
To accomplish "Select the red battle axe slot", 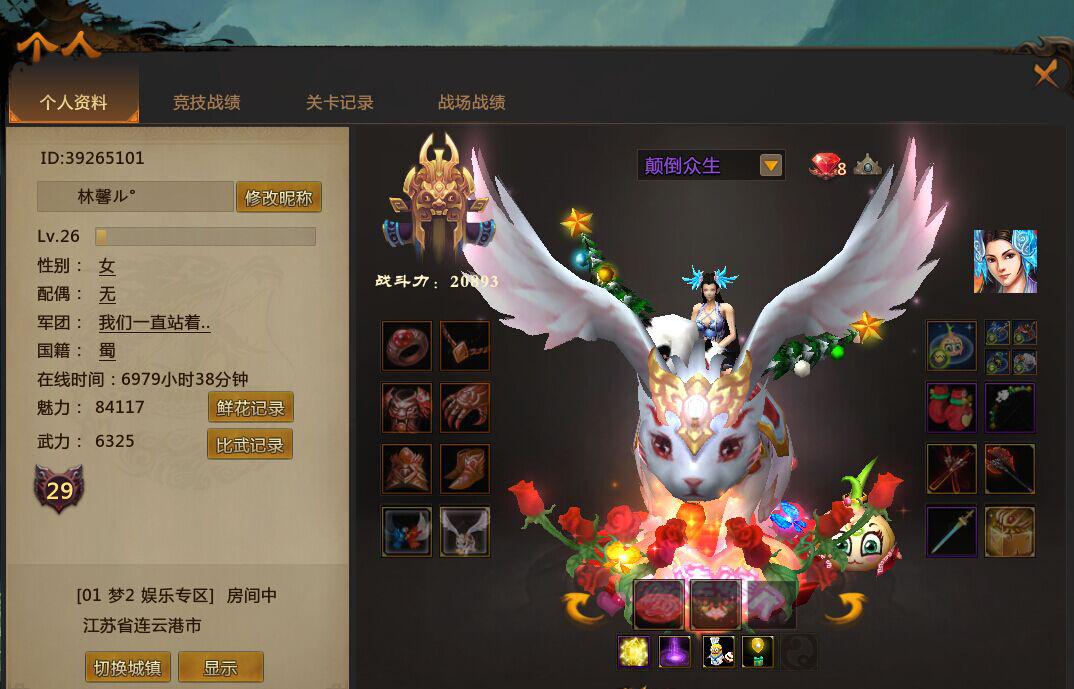I will (x=1010, y=469).
